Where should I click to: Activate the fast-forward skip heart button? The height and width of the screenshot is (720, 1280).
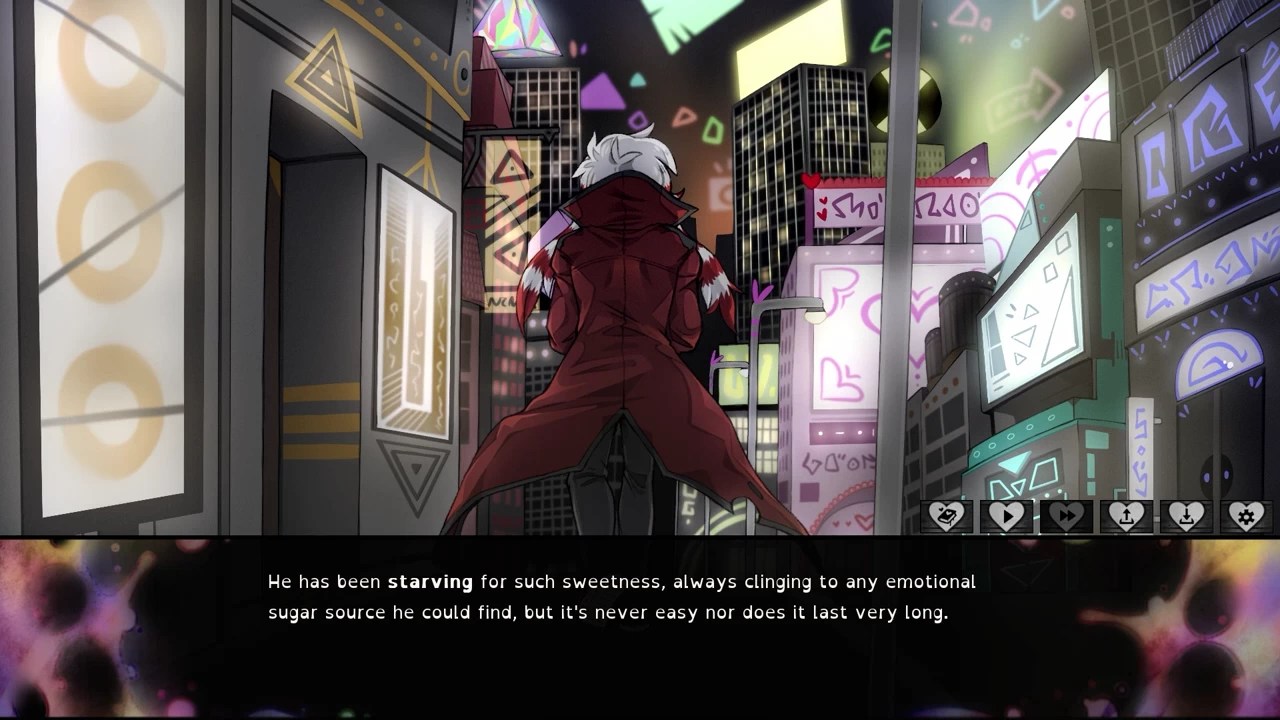(1066, 516)
